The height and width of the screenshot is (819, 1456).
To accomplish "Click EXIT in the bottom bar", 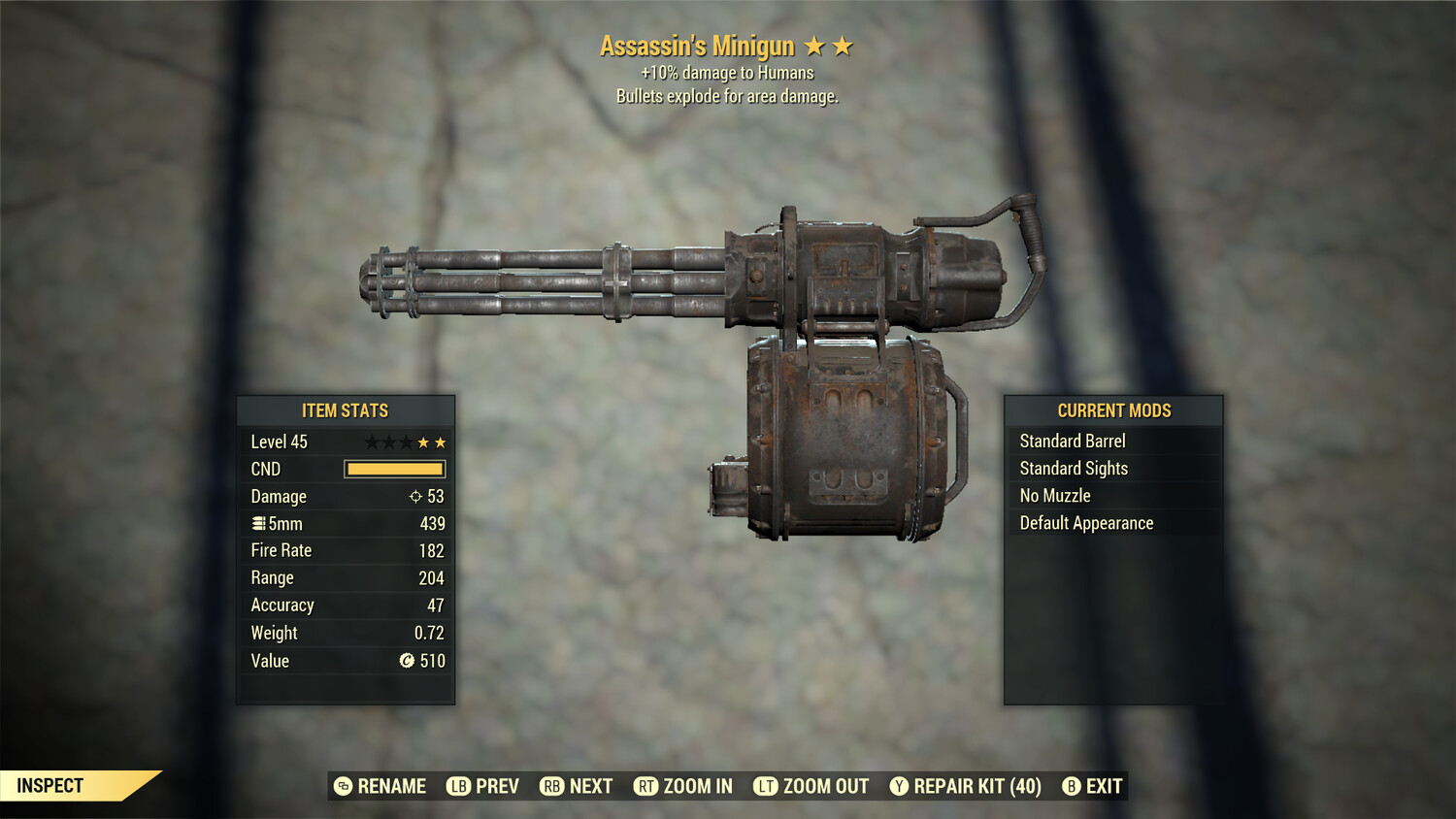I will click(1103, 786).
